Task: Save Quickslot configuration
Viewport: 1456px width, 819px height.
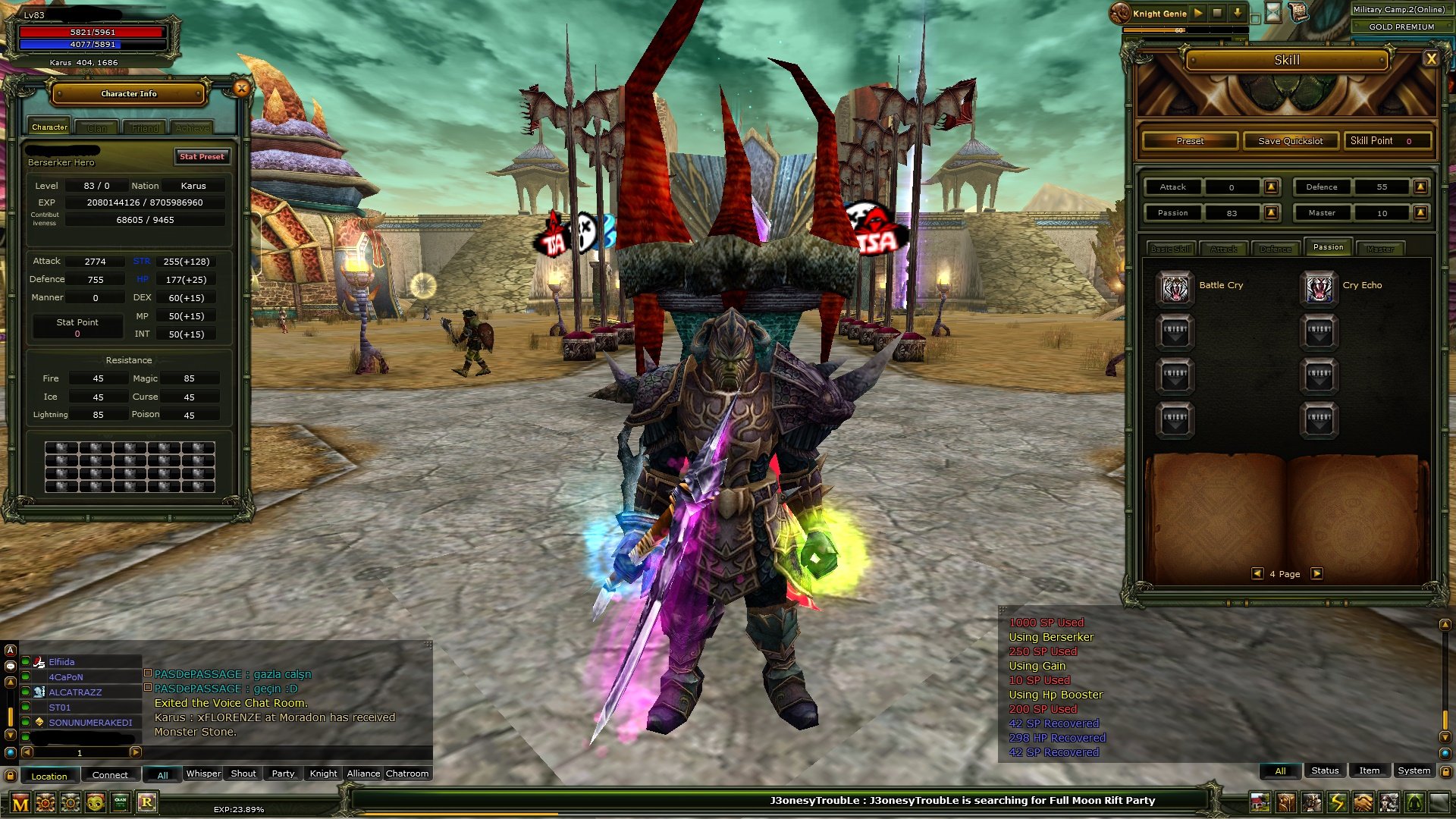Action: [x=1290, y=141]
